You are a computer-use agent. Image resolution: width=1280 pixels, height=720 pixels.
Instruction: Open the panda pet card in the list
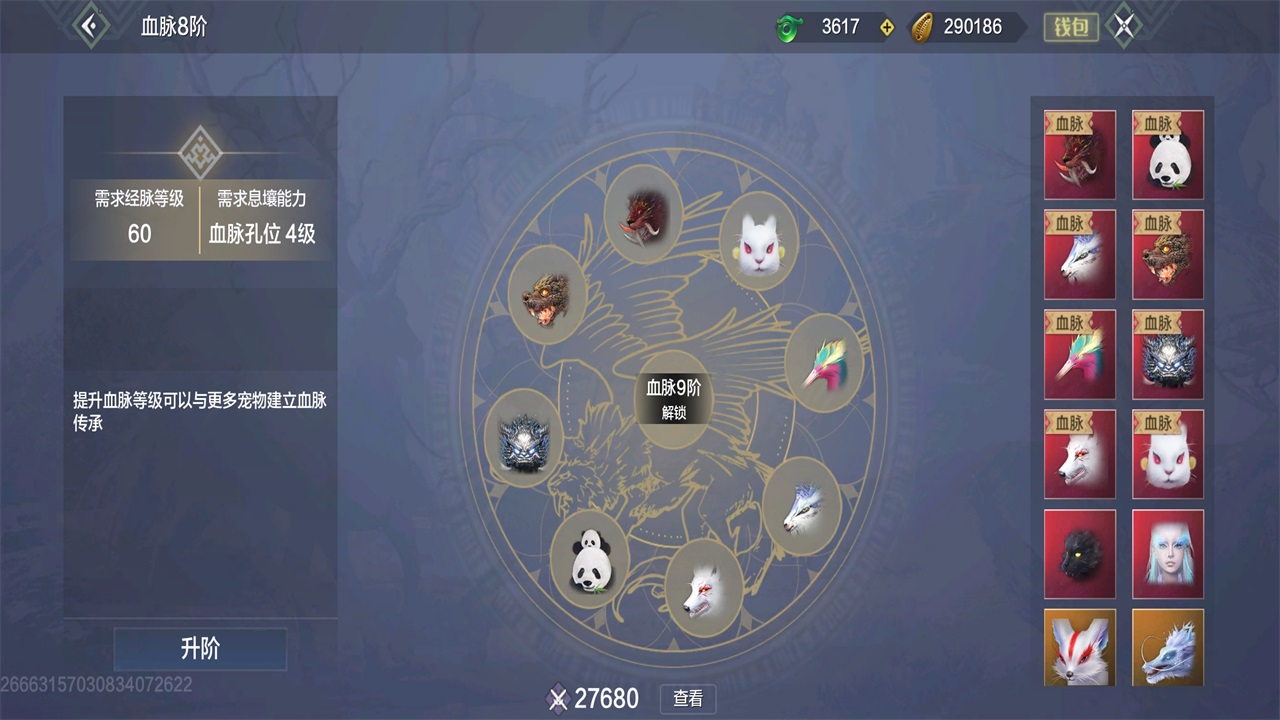(x=1168, y=154)
